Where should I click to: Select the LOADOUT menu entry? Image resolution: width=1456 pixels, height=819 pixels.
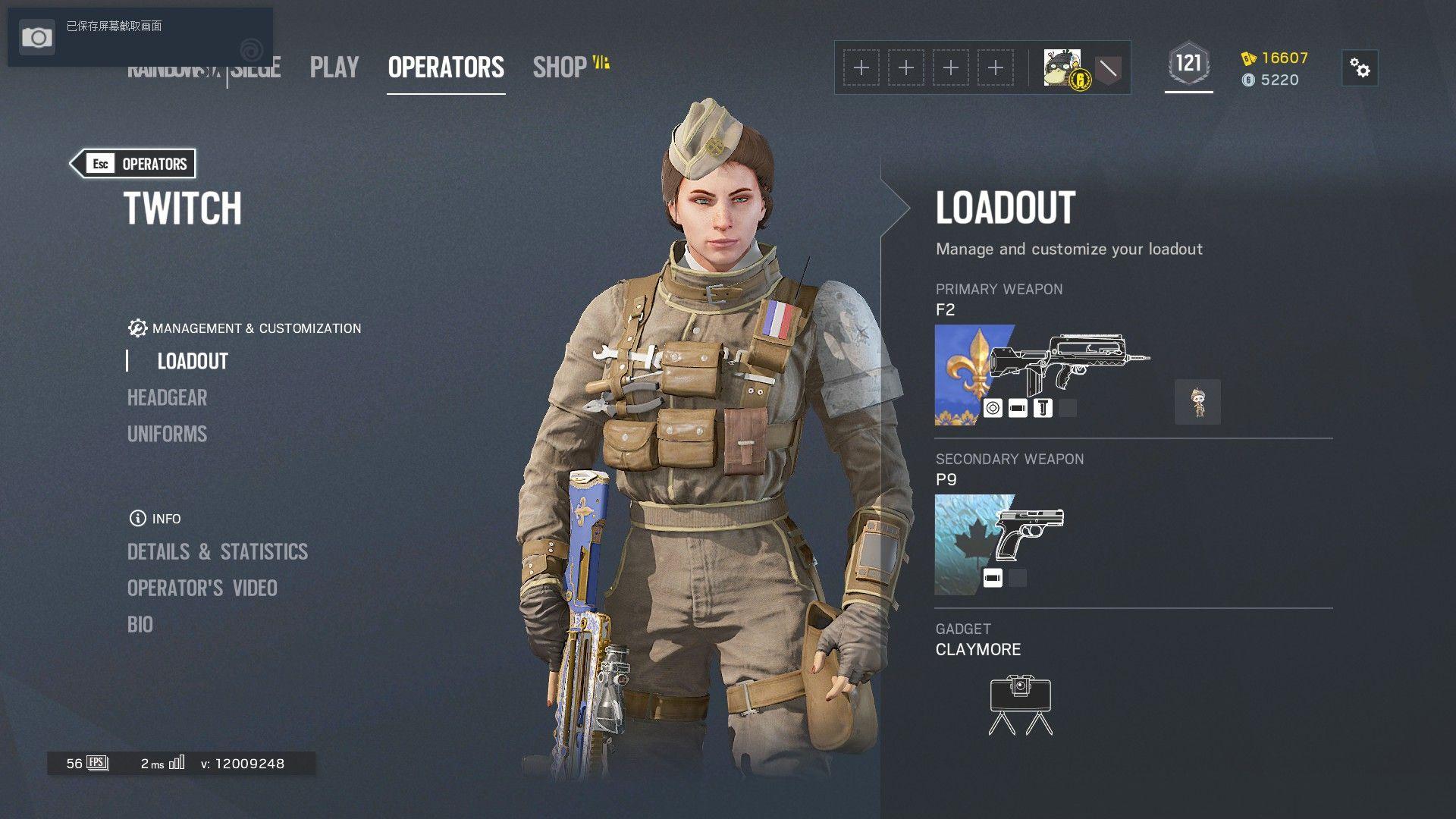click(x=193, y=361)
